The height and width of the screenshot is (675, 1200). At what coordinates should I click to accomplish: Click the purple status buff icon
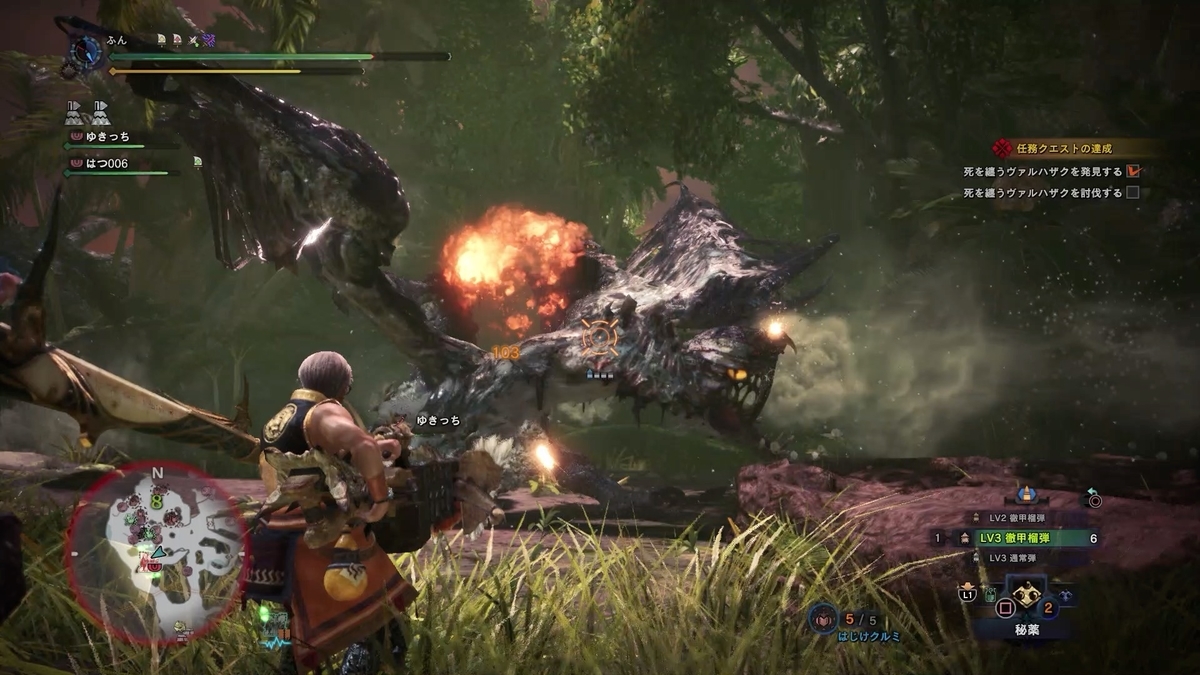(x=208, y=39)
